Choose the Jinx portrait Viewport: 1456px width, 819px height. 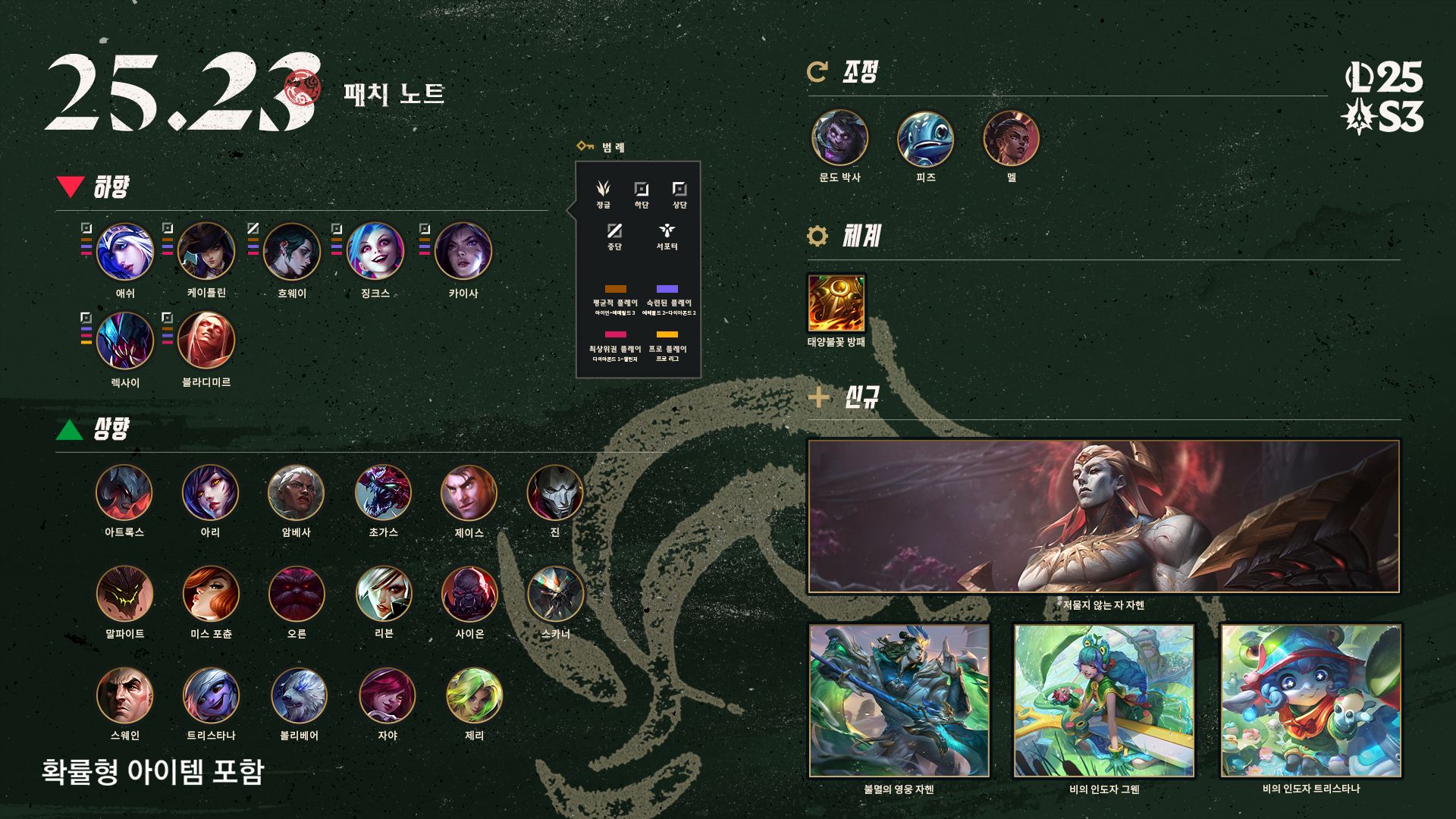tap(375, 252)
